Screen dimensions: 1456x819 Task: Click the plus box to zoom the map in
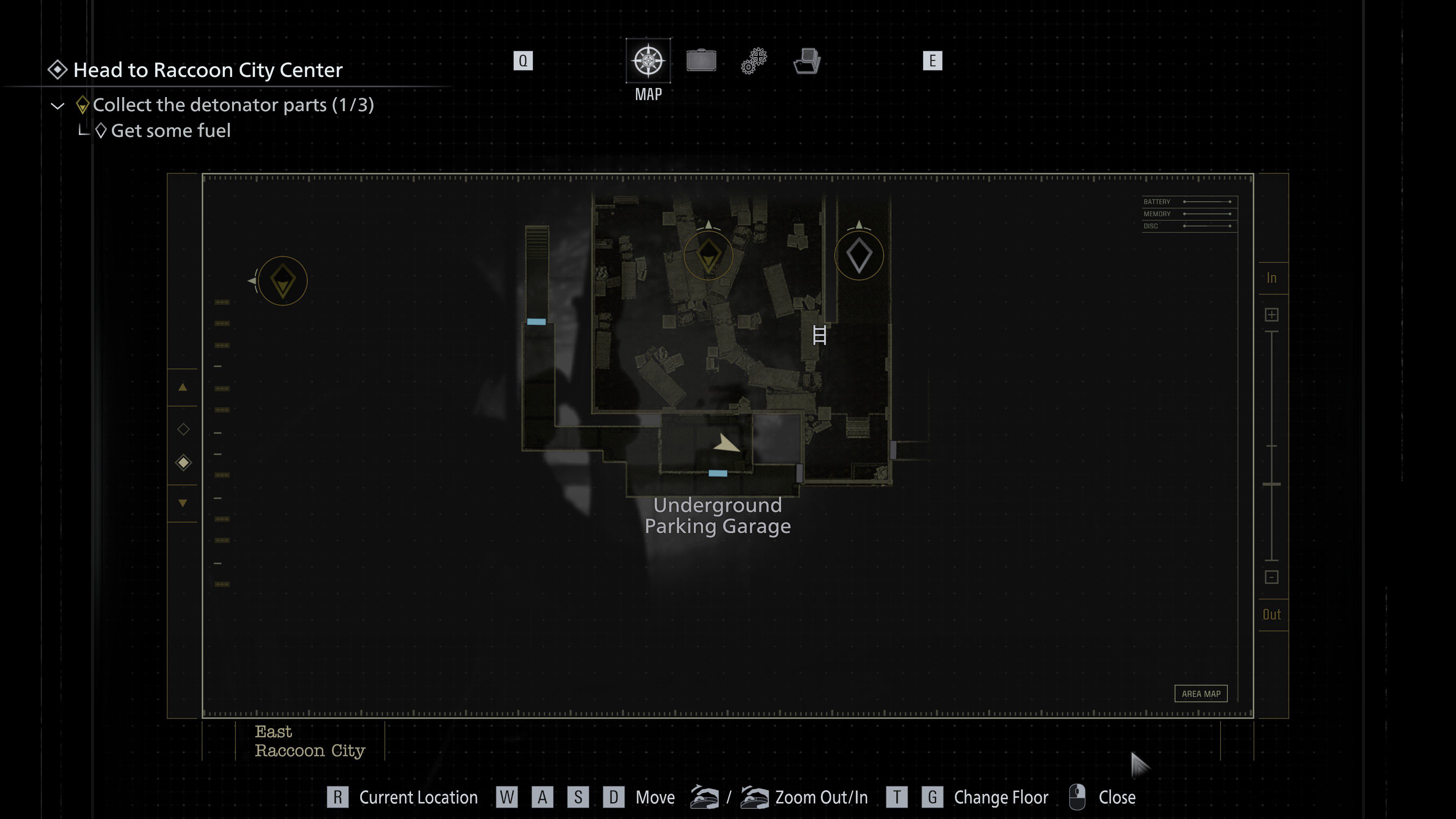[x=1272, y=314]
